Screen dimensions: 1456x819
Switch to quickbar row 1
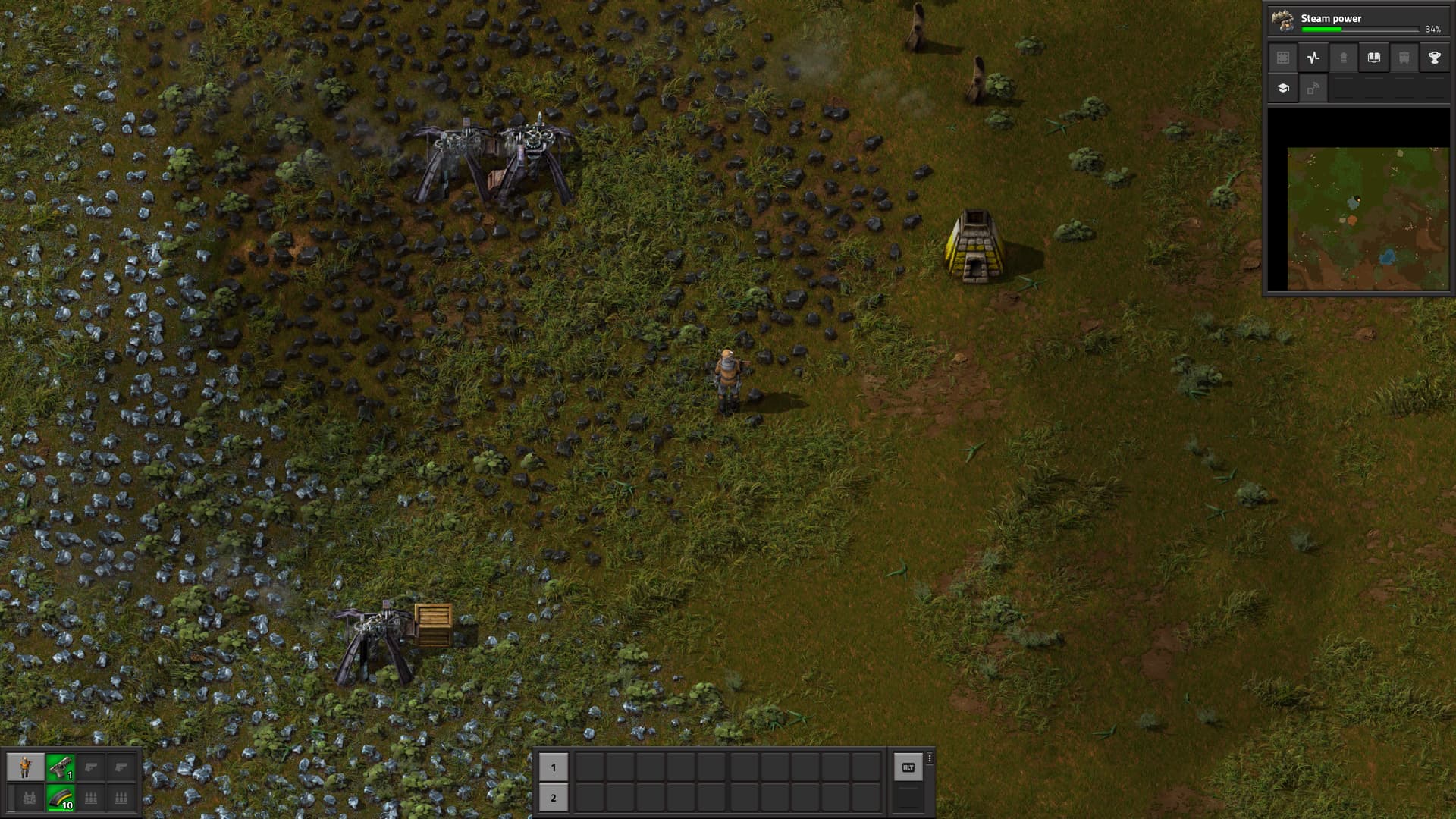[x=553, y=767]
